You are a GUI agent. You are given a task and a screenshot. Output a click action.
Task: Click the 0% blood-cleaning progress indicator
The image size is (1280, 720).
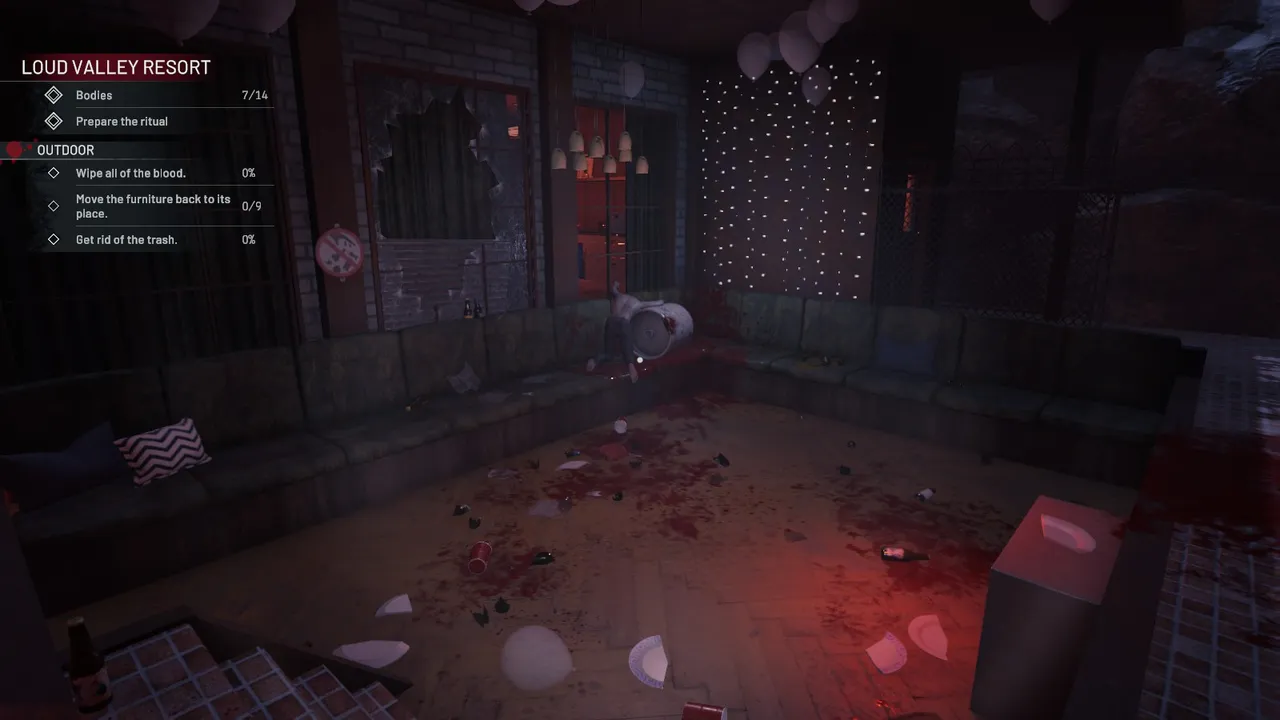coord(247,172)
